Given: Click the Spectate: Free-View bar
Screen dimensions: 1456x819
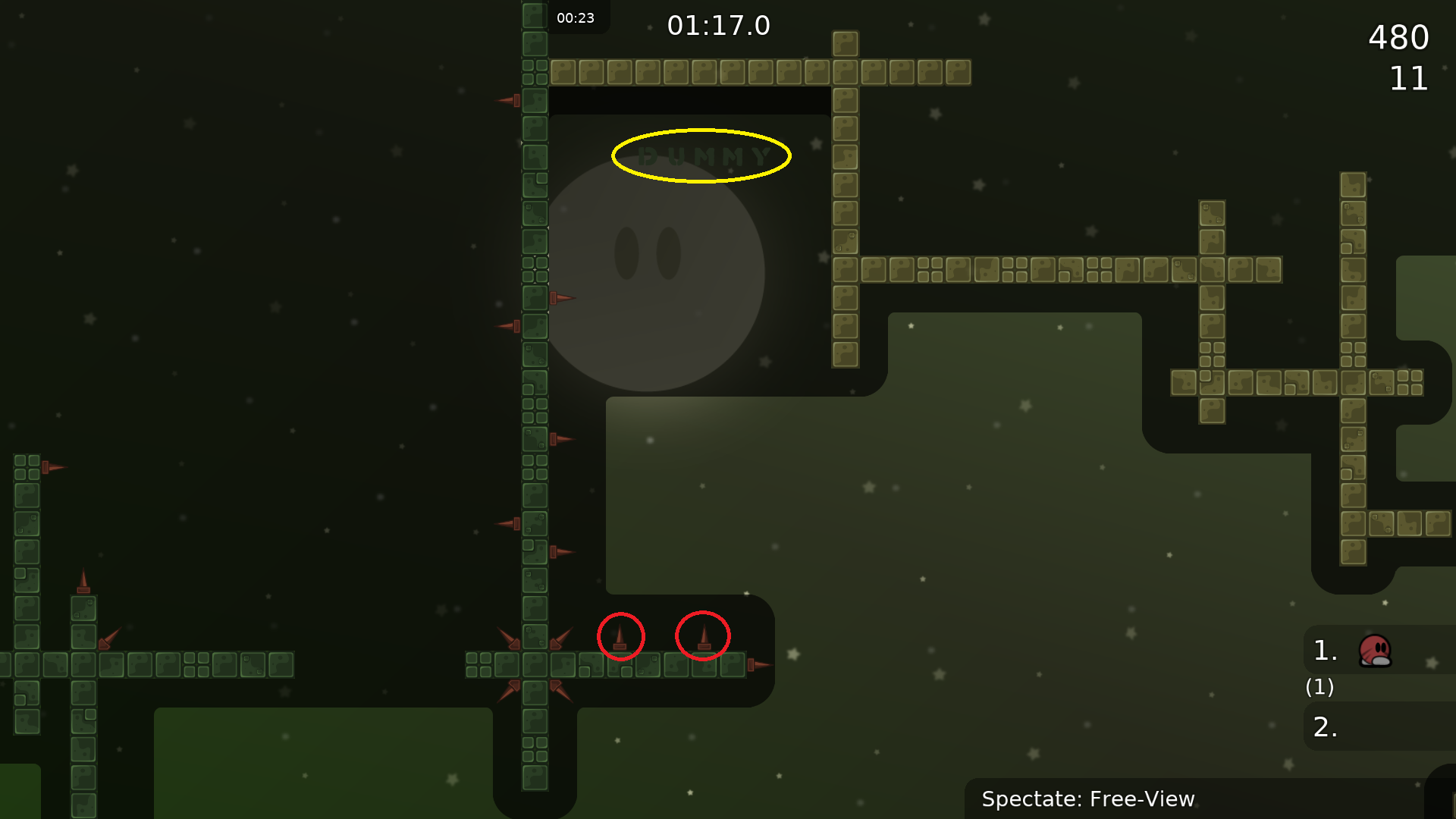Looking at the screenshot, I should (1087, 799).
